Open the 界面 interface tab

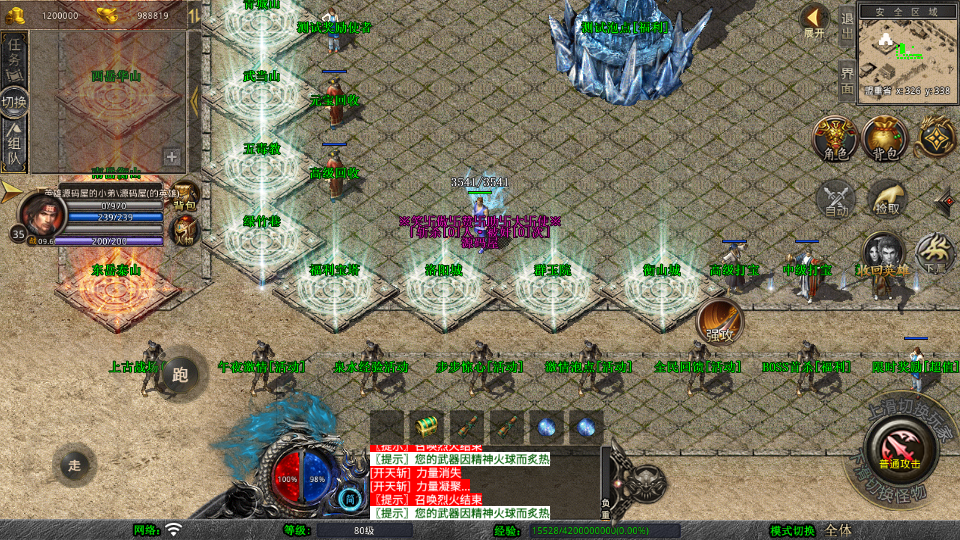coord(847,78)
